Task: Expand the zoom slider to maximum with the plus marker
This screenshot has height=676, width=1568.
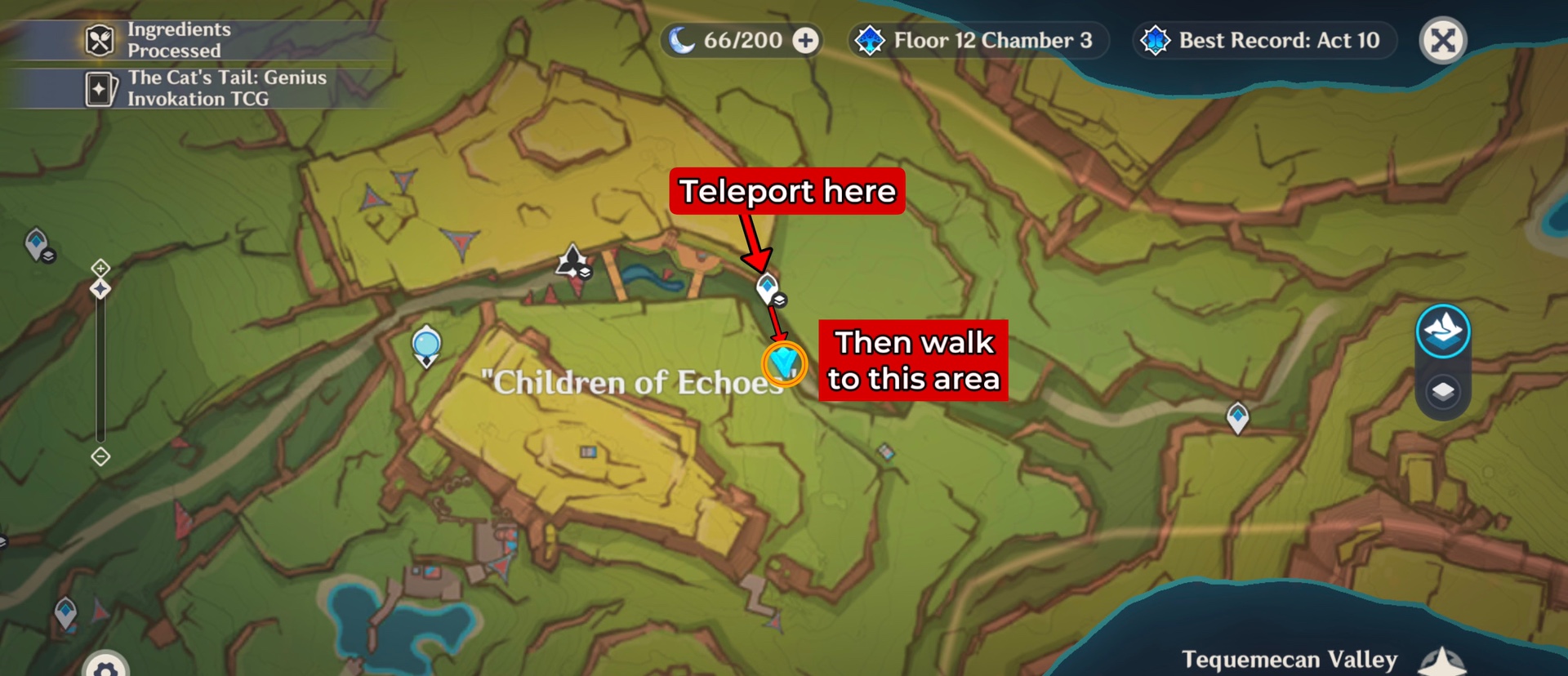Action: pyautogui.click(x=100, y=266)
